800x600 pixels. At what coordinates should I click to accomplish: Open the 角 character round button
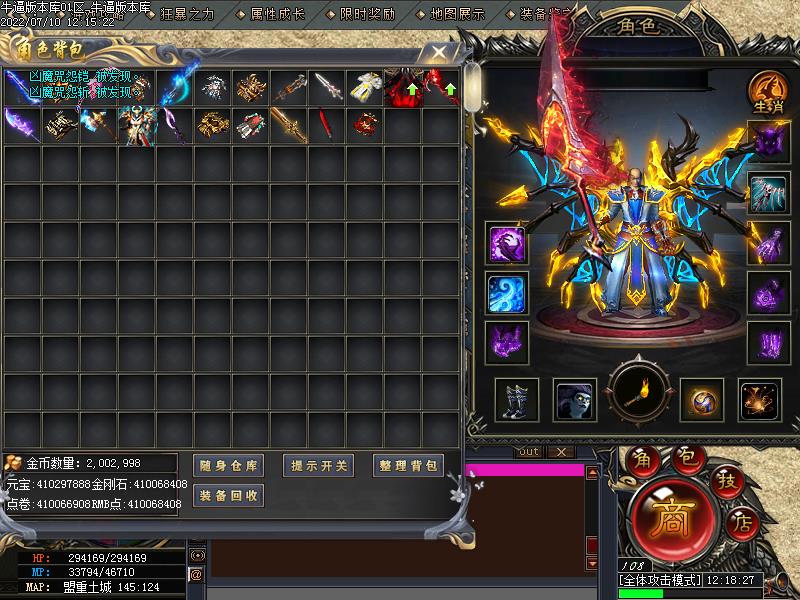[641, 459]
